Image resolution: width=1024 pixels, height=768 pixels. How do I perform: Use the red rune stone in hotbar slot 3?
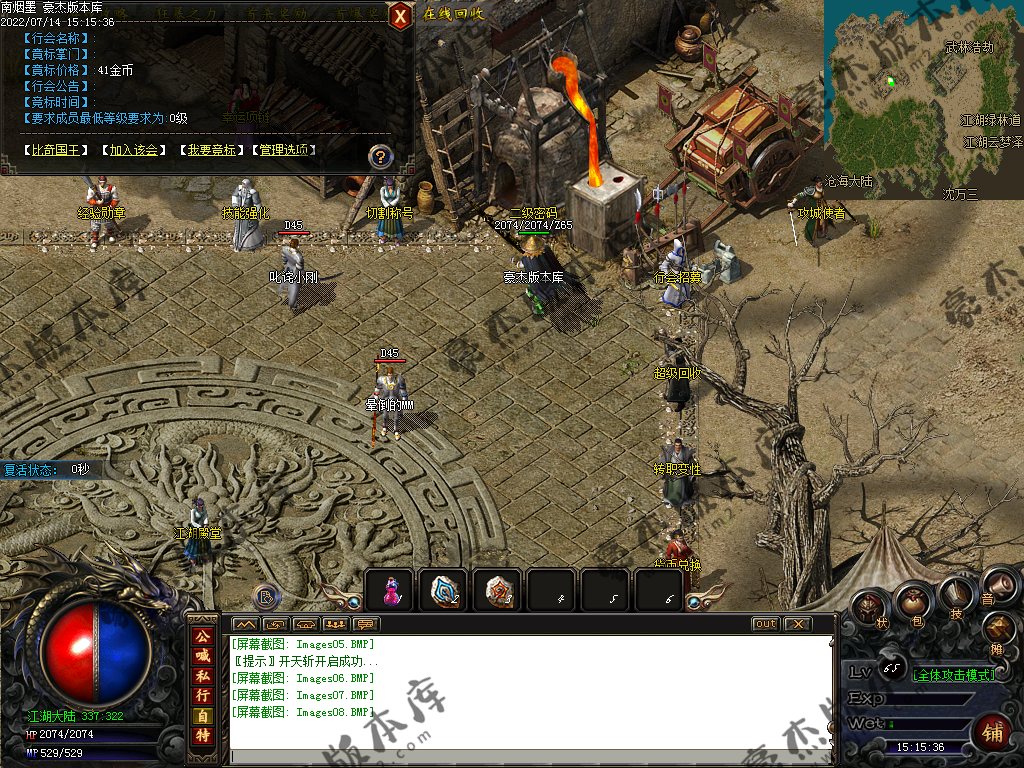click(497, 591)
